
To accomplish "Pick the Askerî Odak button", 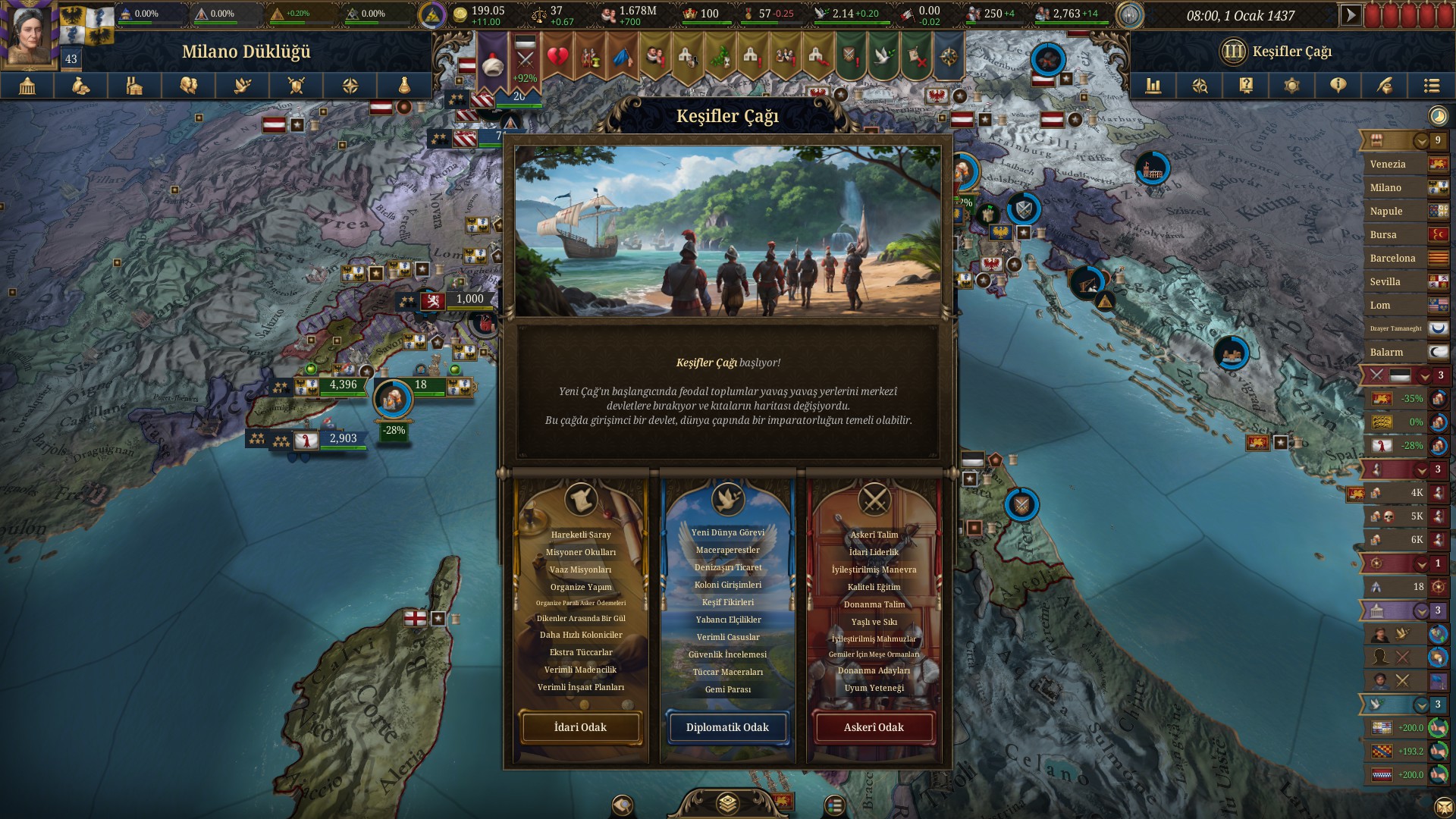I will pyautogui.click(x=874, y=727).
